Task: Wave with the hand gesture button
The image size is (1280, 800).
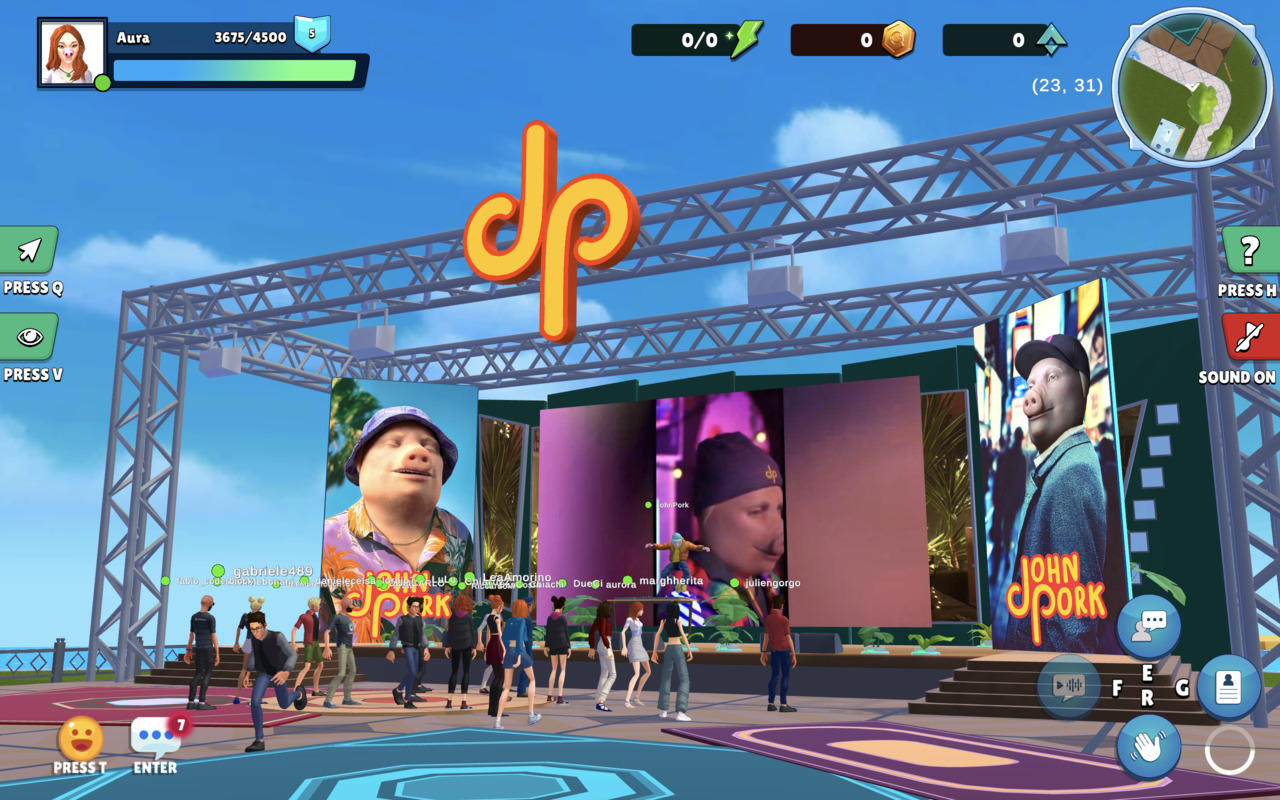Action: 1149,746
